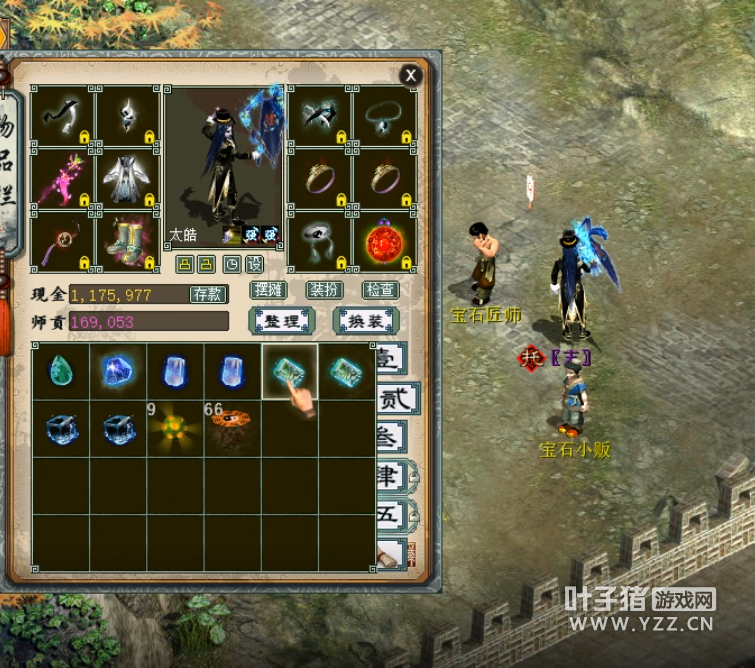
Task: Select the 装扮 costume button
Action: point(324,291)
